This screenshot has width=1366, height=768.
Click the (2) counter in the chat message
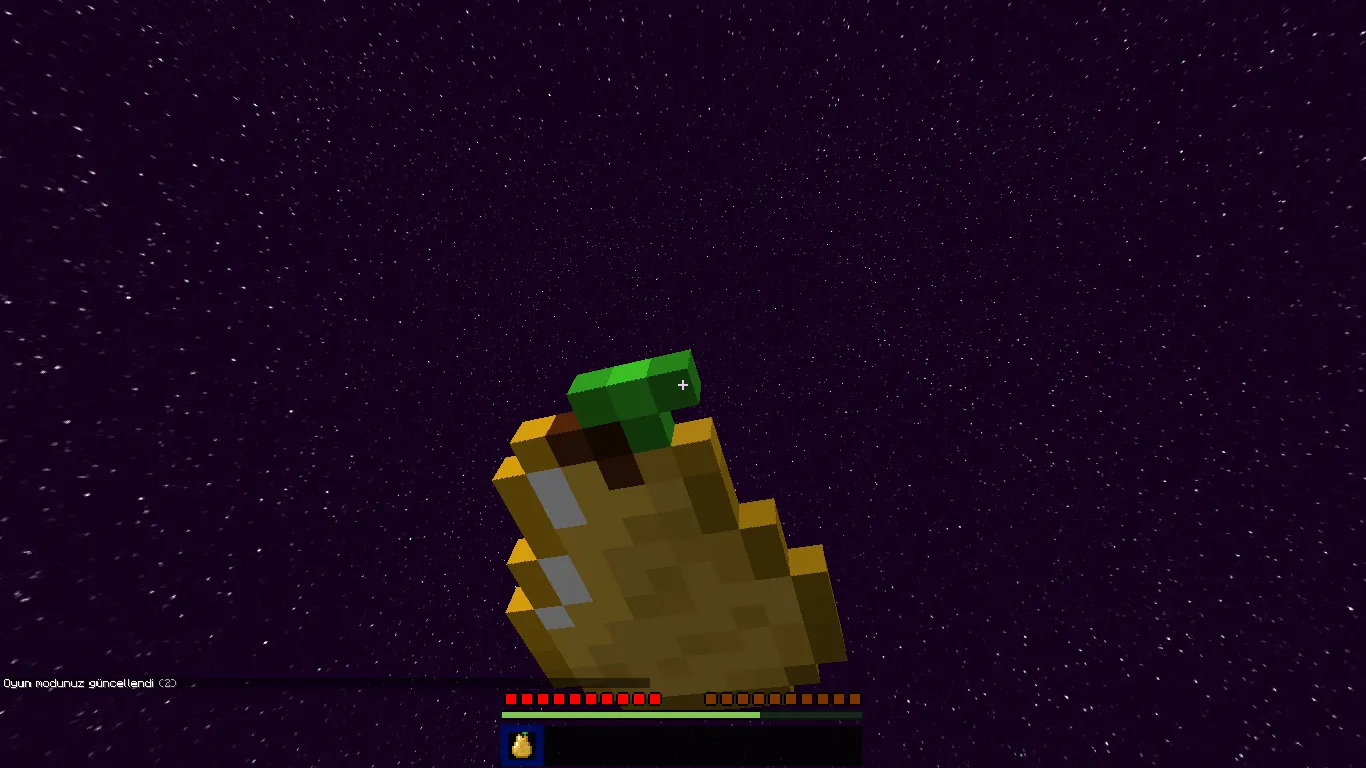pos(165,683)
